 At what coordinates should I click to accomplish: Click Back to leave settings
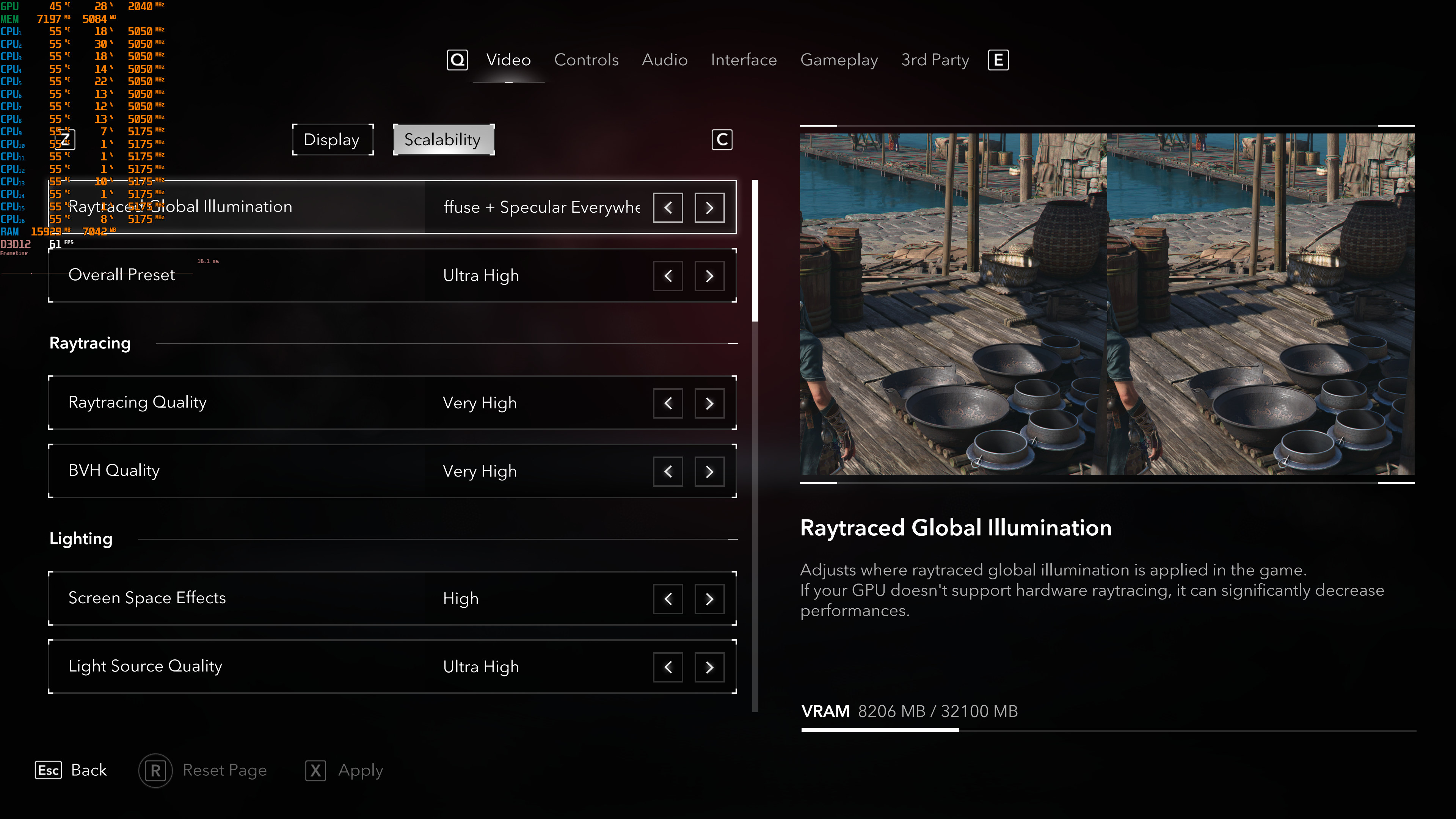(72, 770)
